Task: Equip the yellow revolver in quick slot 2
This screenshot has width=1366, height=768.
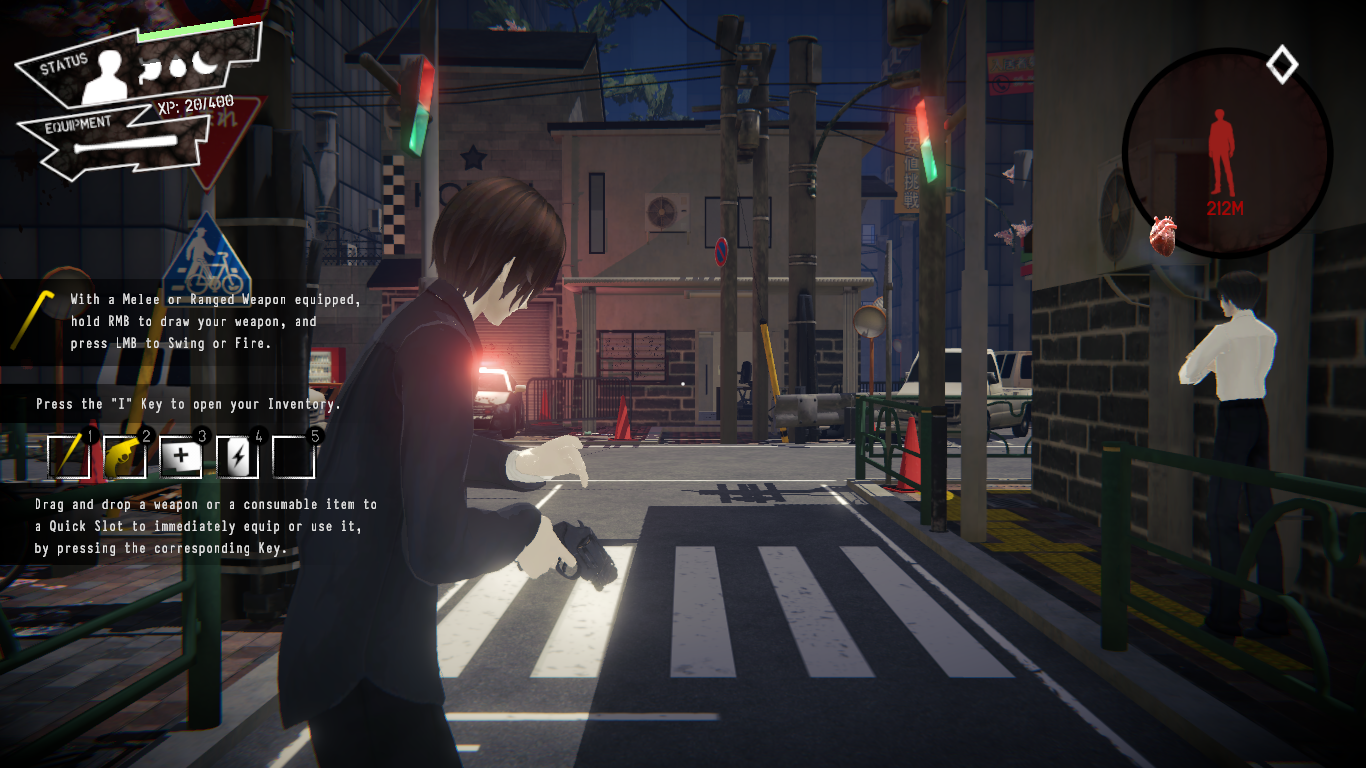Action: [124, 457]
